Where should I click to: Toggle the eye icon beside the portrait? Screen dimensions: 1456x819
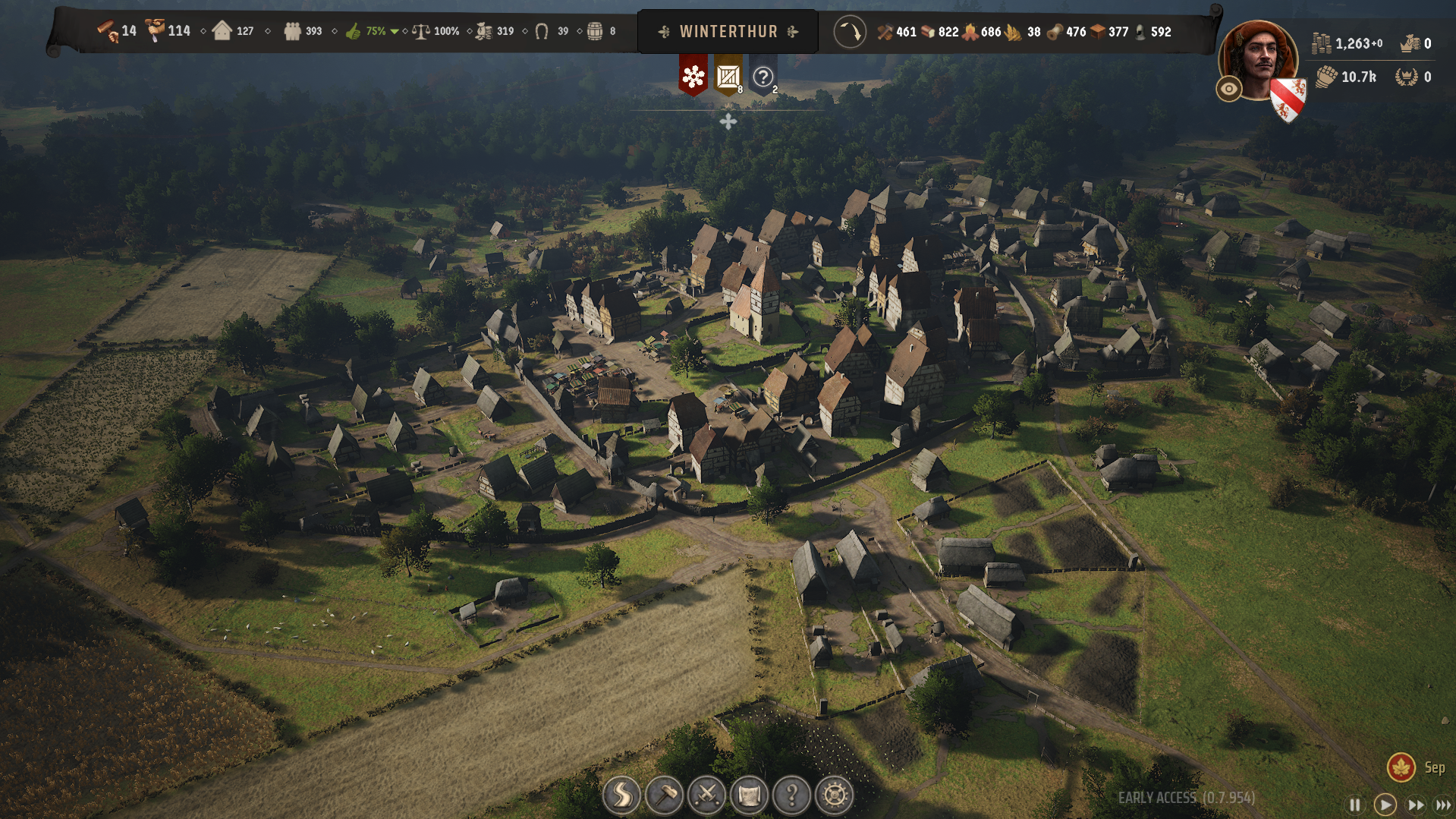point(1228,89)
